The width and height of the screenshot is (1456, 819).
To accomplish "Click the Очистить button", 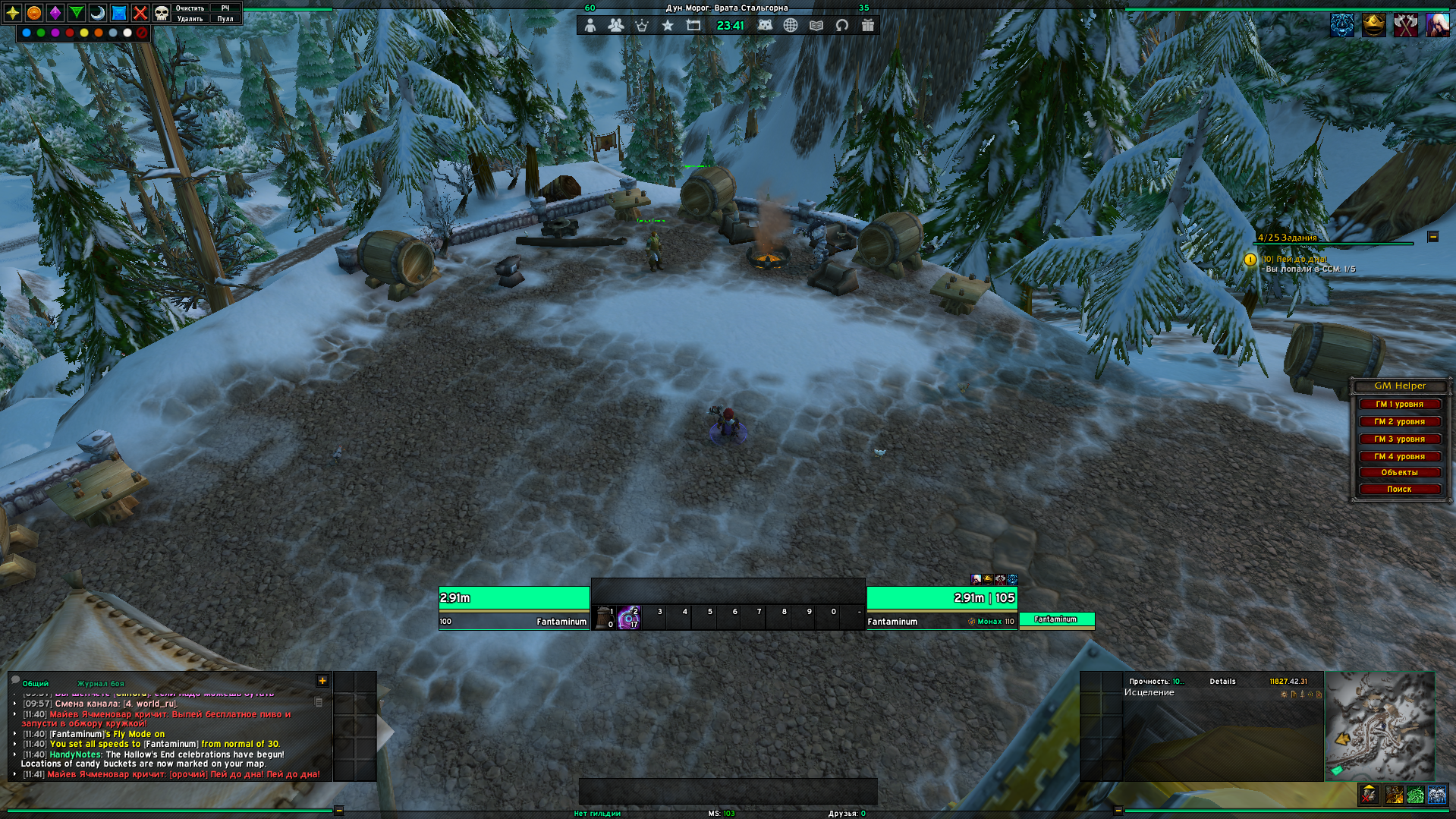I will [190, 8].
